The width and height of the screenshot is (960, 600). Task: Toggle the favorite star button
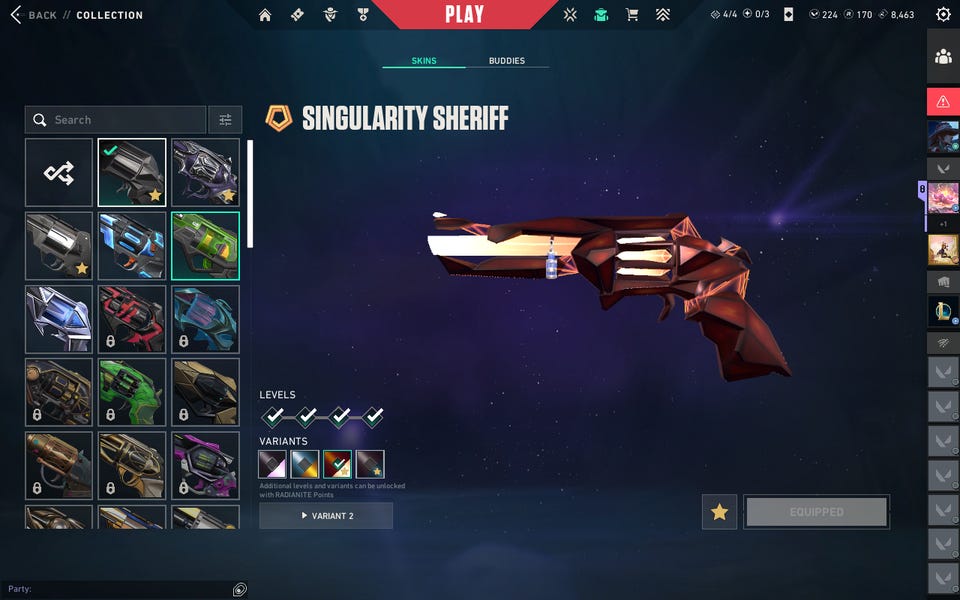[719, 512]
